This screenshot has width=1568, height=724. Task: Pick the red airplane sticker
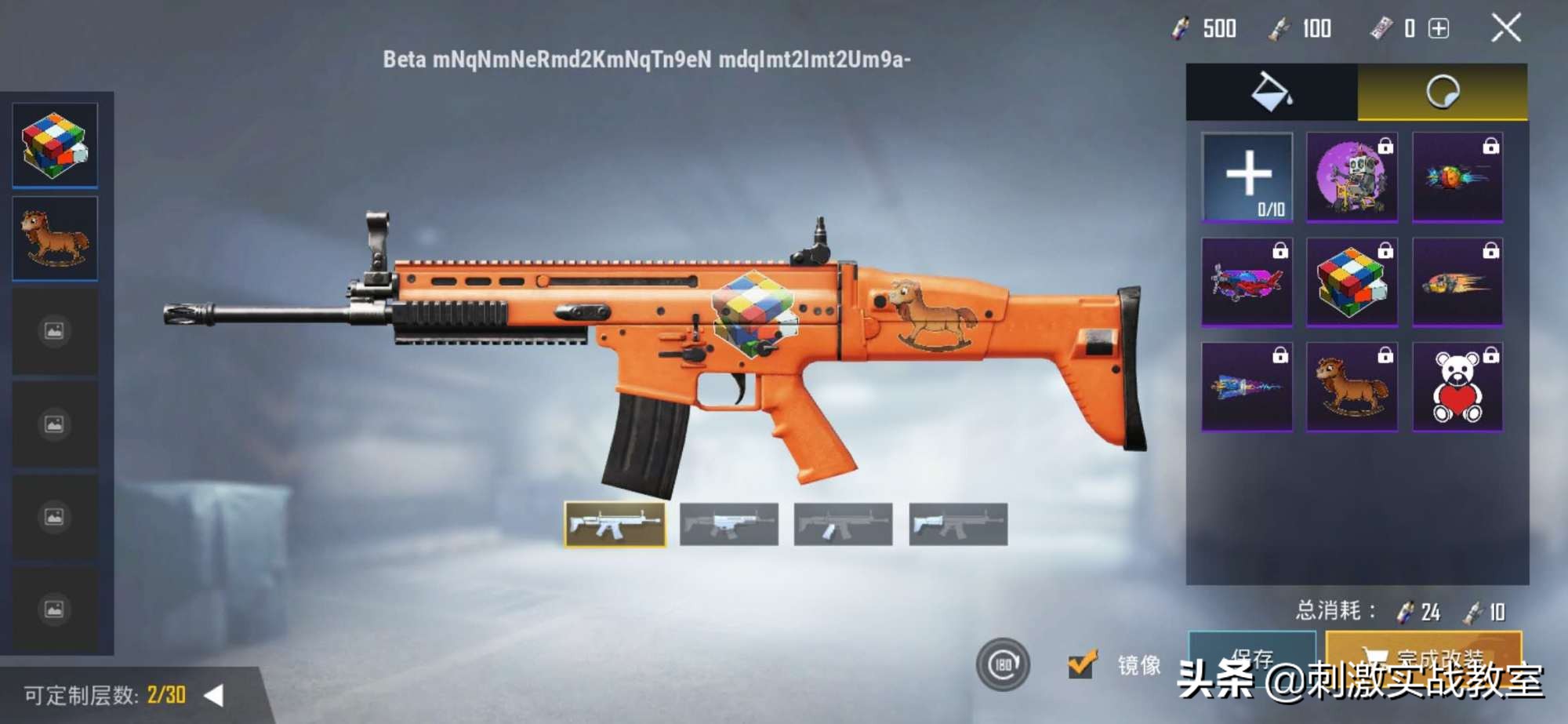1247,282
